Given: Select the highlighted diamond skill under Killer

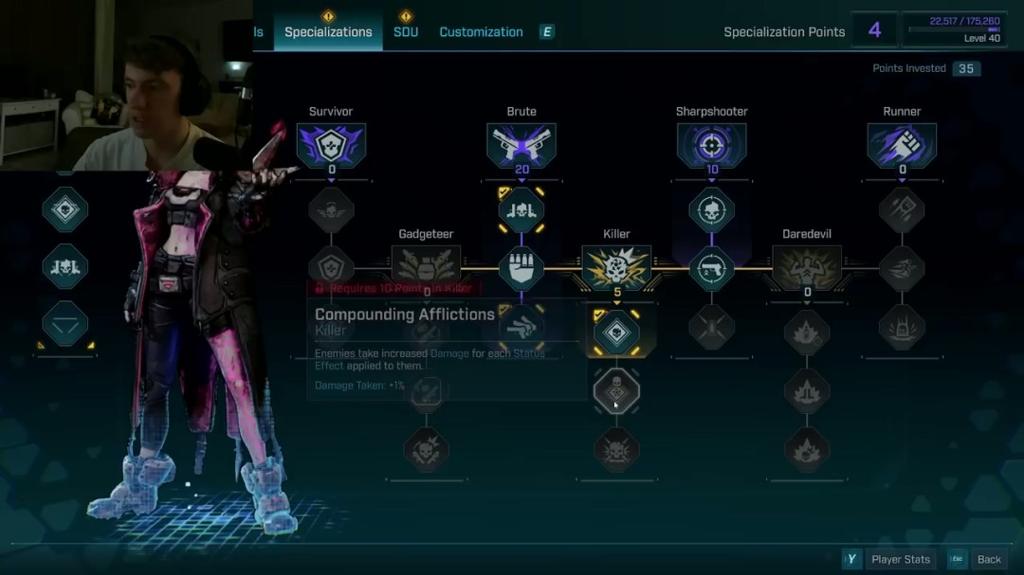Looking at the screenshot, I should pos(616,331).
